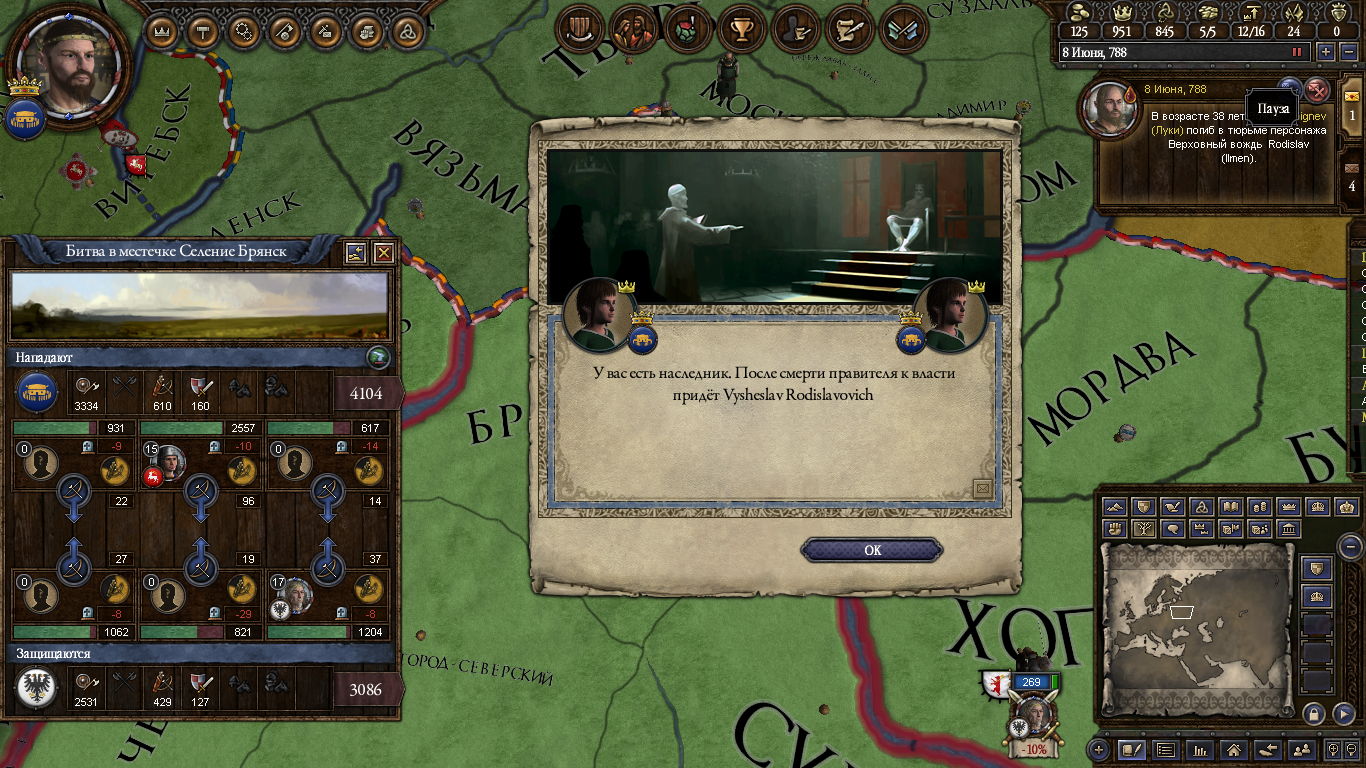Switch to the terrain map mode
Viewport: 1366px width, 768px height.
1114,508
